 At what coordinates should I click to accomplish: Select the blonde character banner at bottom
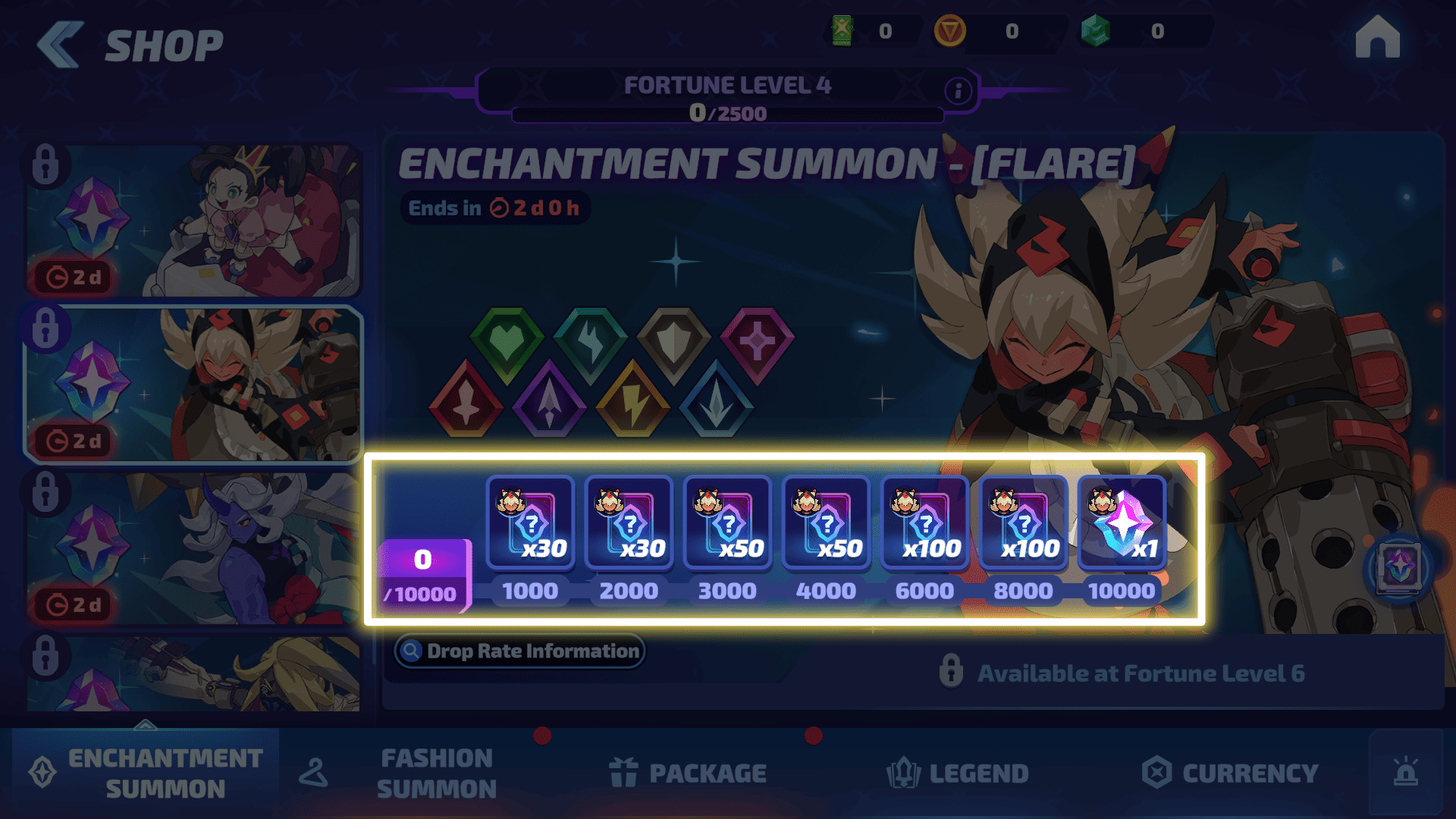(x=193, y=675)
